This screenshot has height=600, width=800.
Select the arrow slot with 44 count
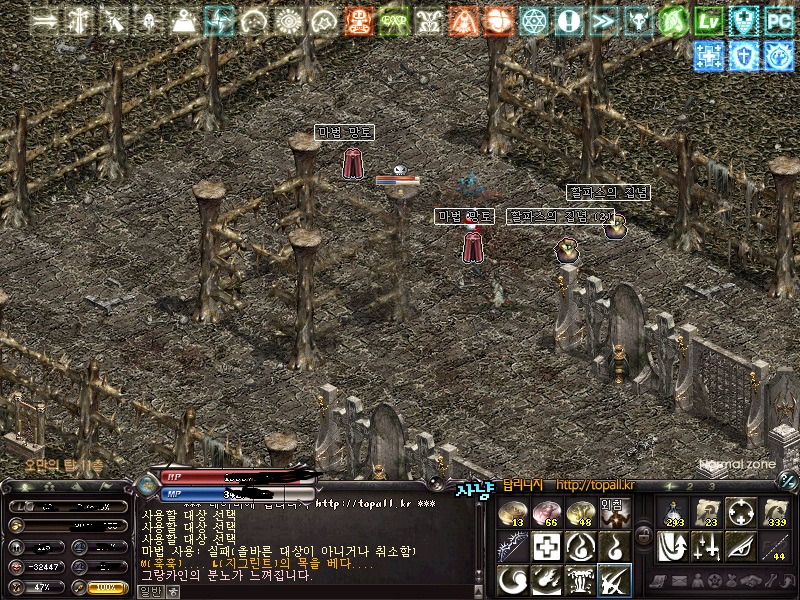pyautogui.click(x=775, y=546)
